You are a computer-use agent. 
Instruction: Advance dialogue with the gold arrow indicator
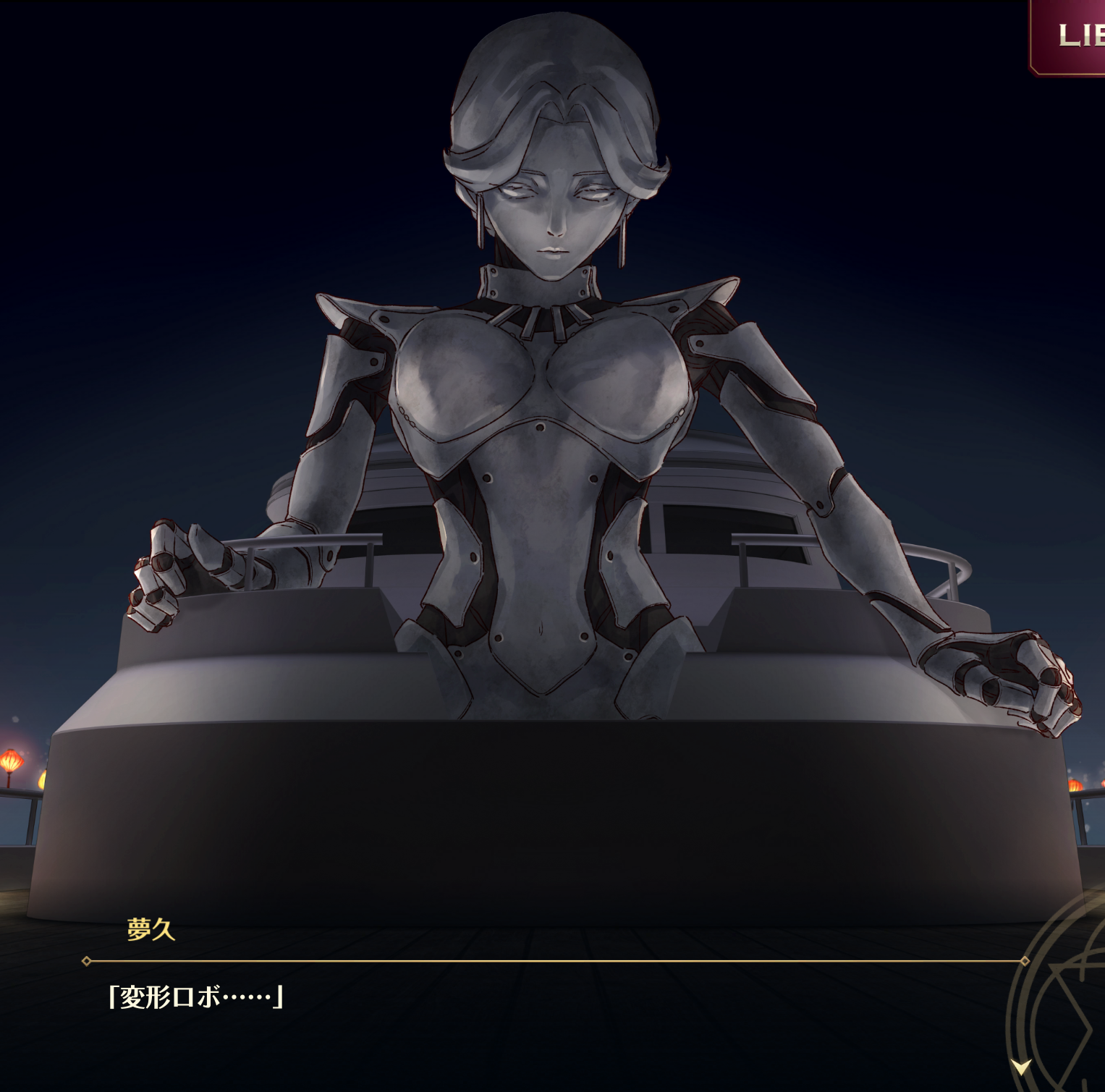tap(1021, 1066)
